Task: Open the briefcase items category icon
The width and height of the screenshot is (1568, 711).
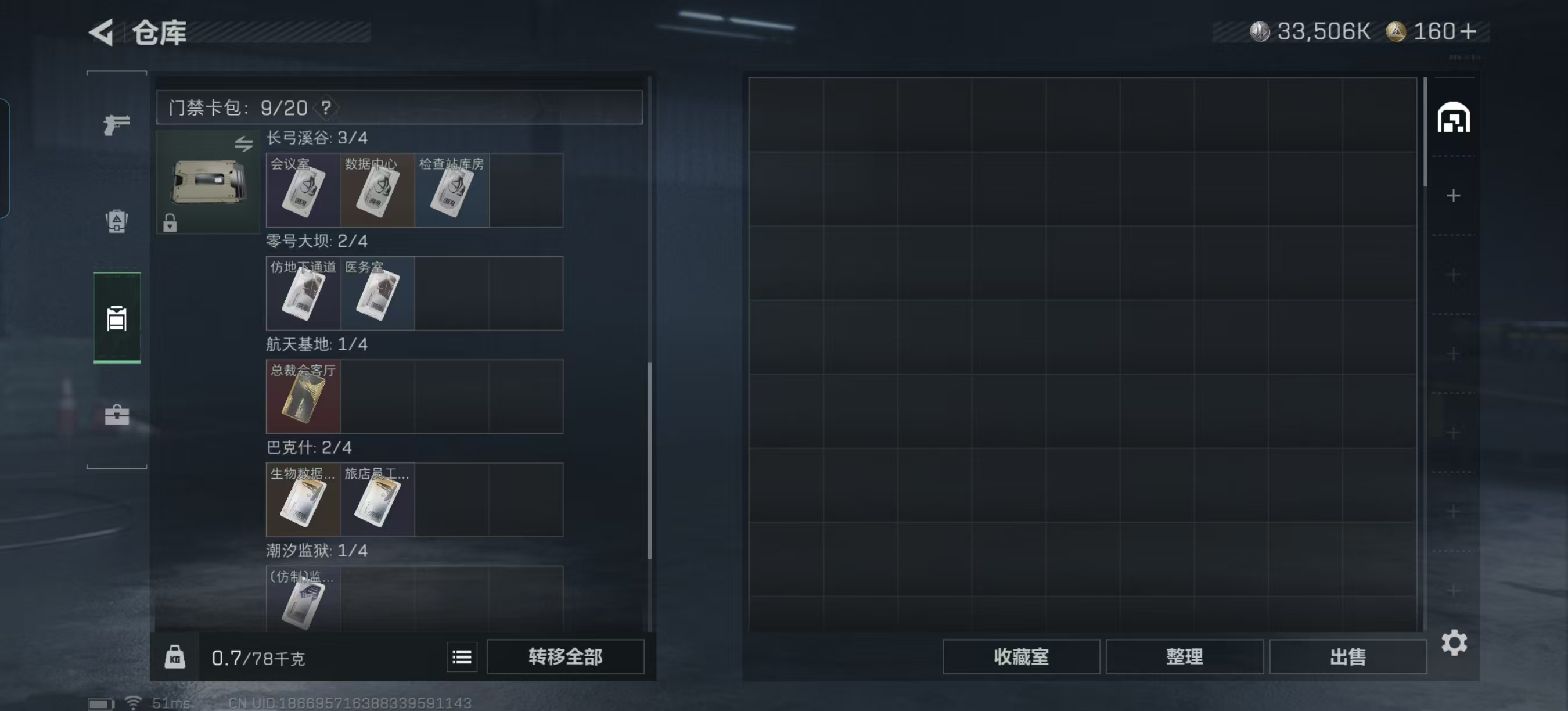Action: [x=116, y=415]
